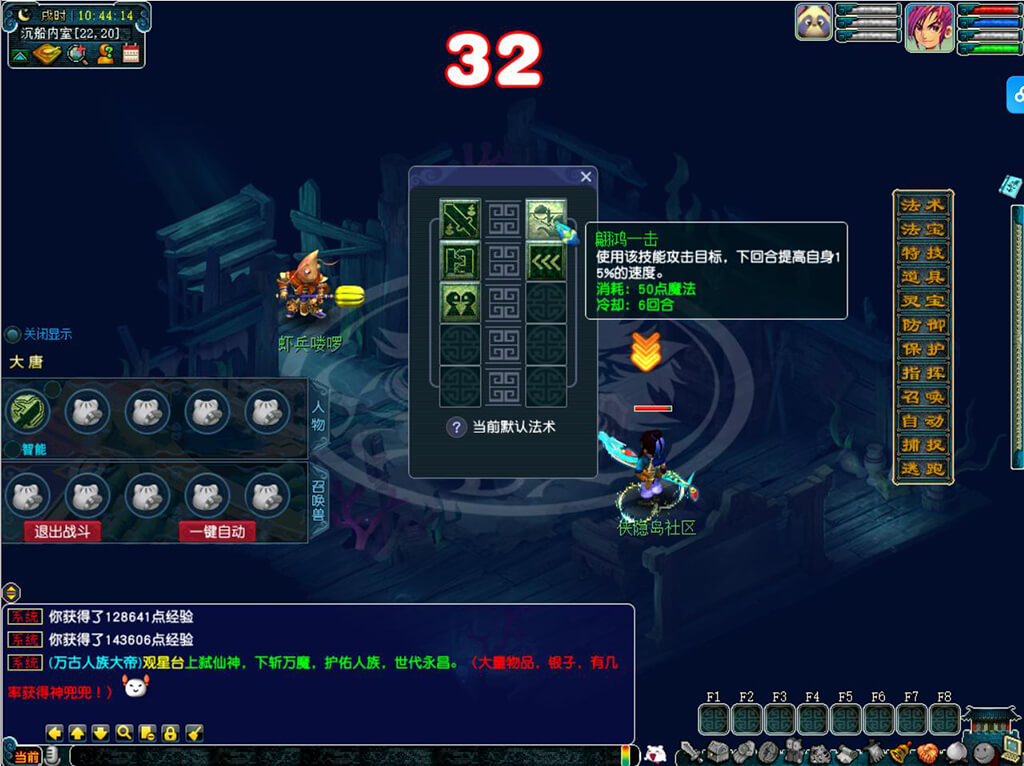Click the red 退出战斗 exit battle button
Image resolution: width=1024 pixels, height=766 pixels.
click(62, 532)
